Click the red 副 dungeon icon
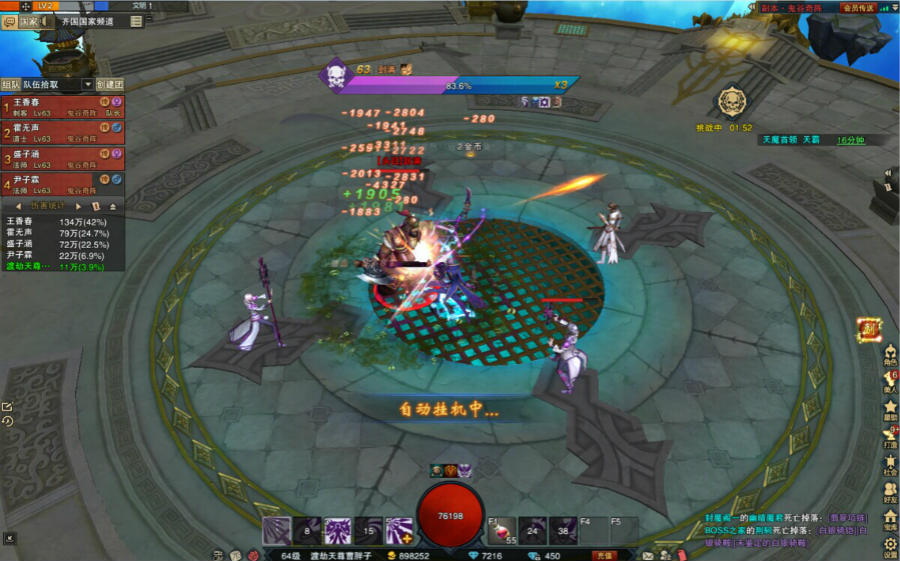The image size is (900, 561). click(x=869, y=329)
